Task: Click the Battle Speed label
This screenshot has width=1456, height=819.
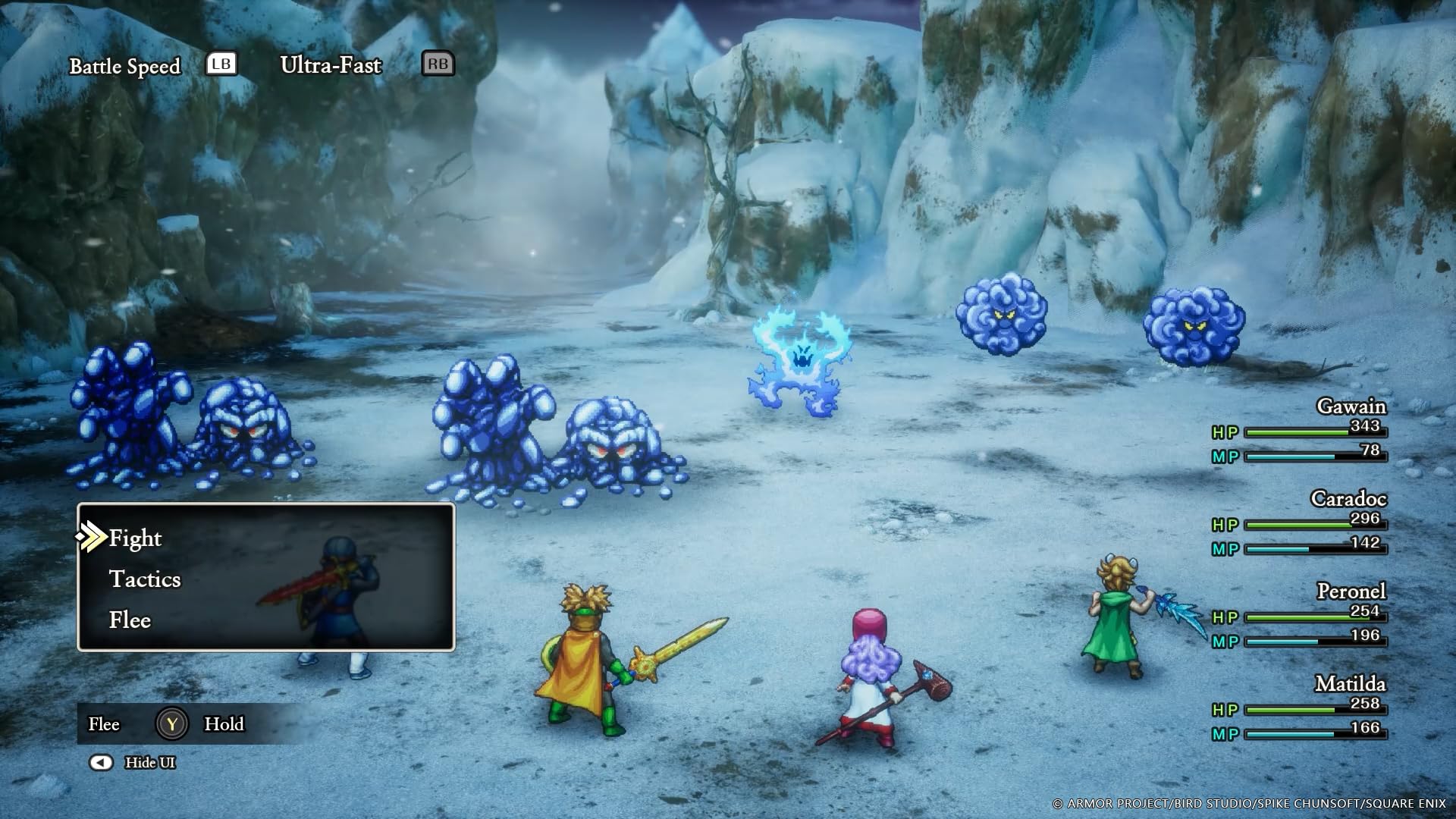Action: tap(125, 66)
